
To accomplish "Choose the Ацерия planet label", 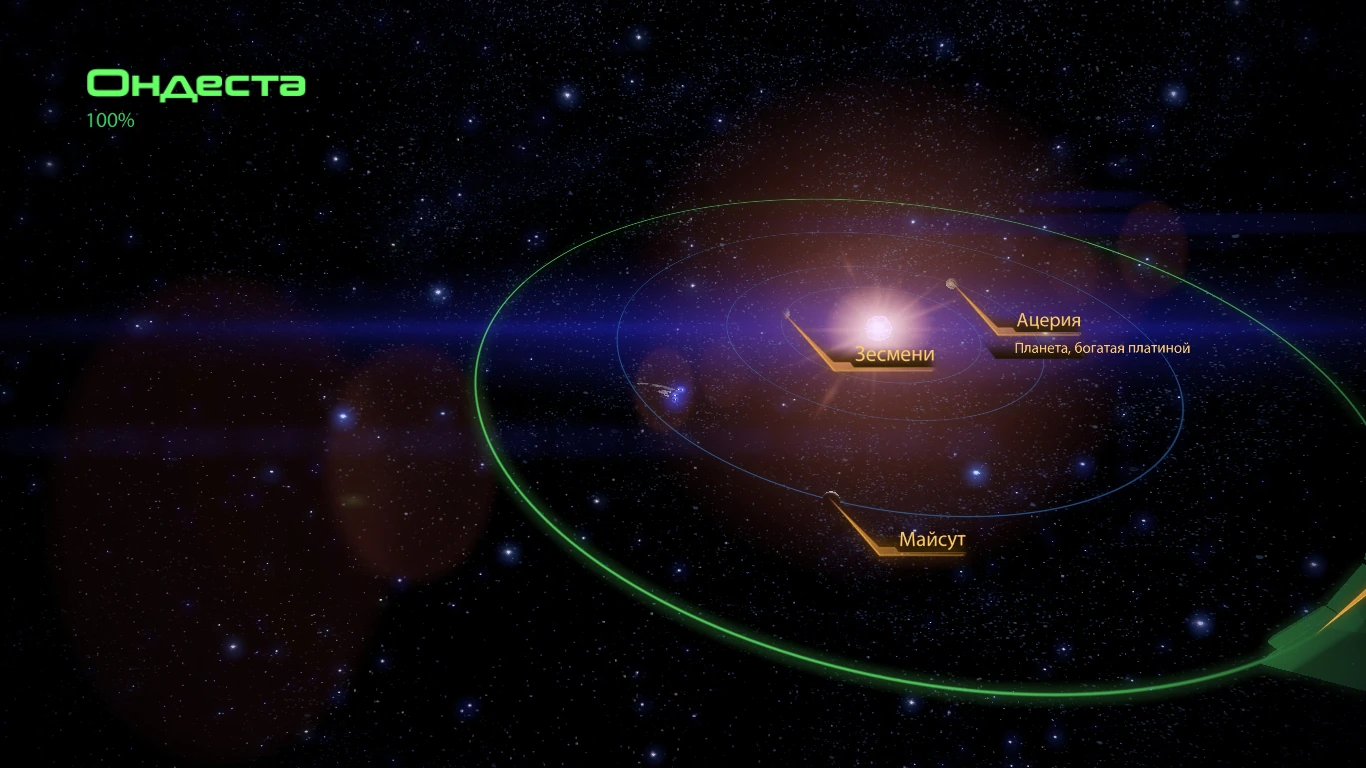I will [x=1048, y=322].
